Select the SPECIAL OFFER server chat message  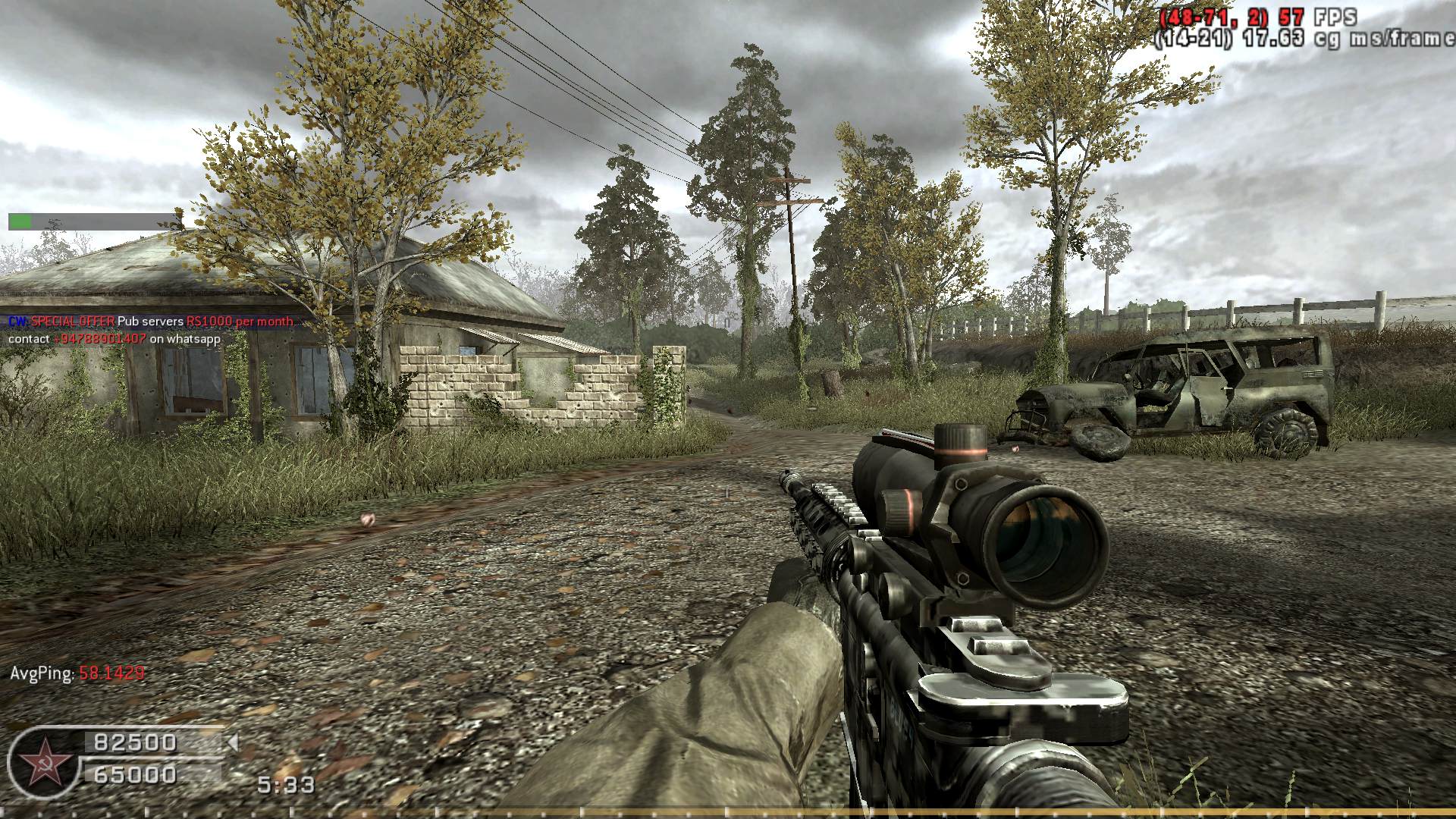151,322
